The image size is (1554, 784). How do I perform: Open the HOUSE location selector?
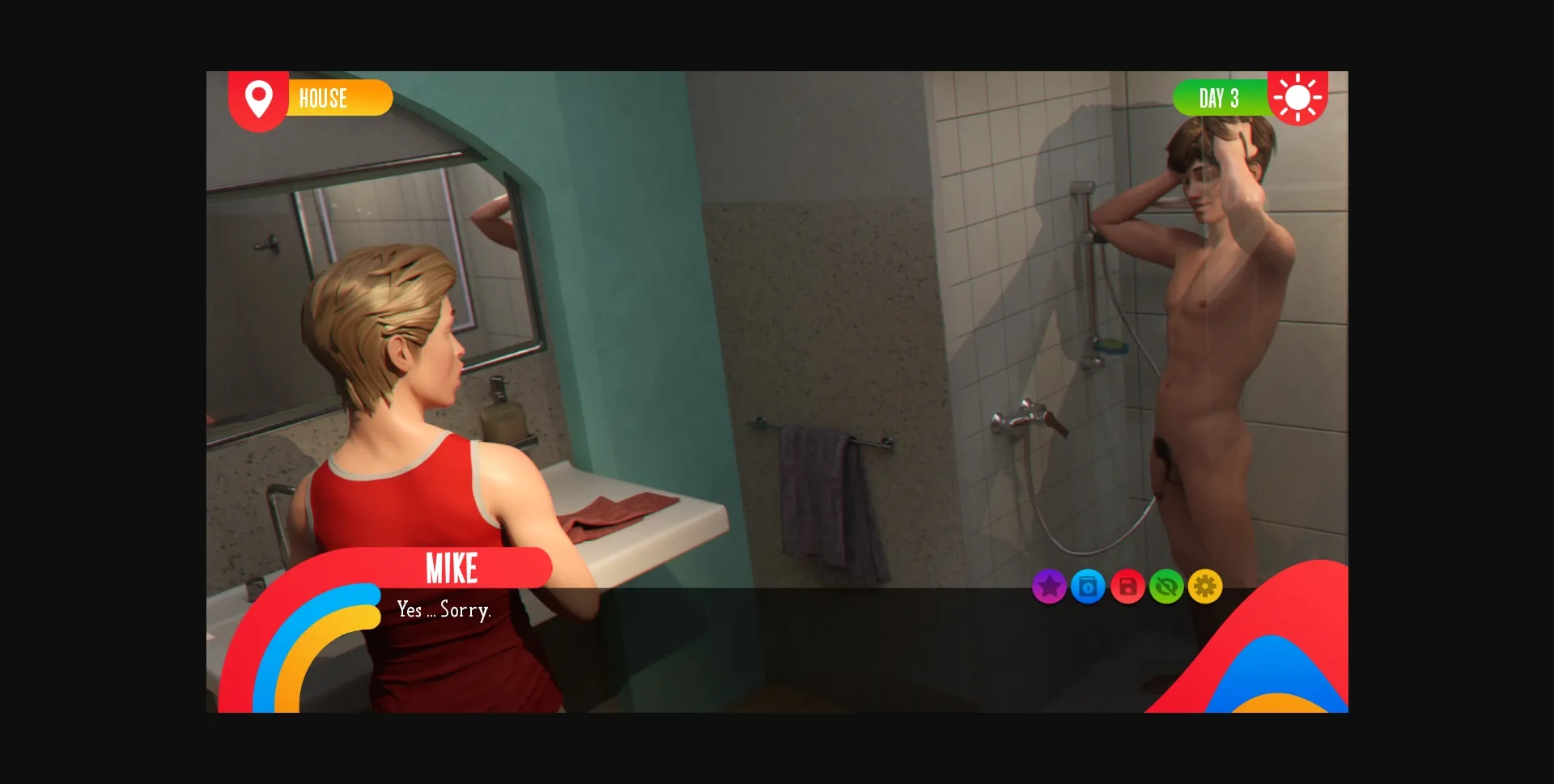[x=323, y=98]
